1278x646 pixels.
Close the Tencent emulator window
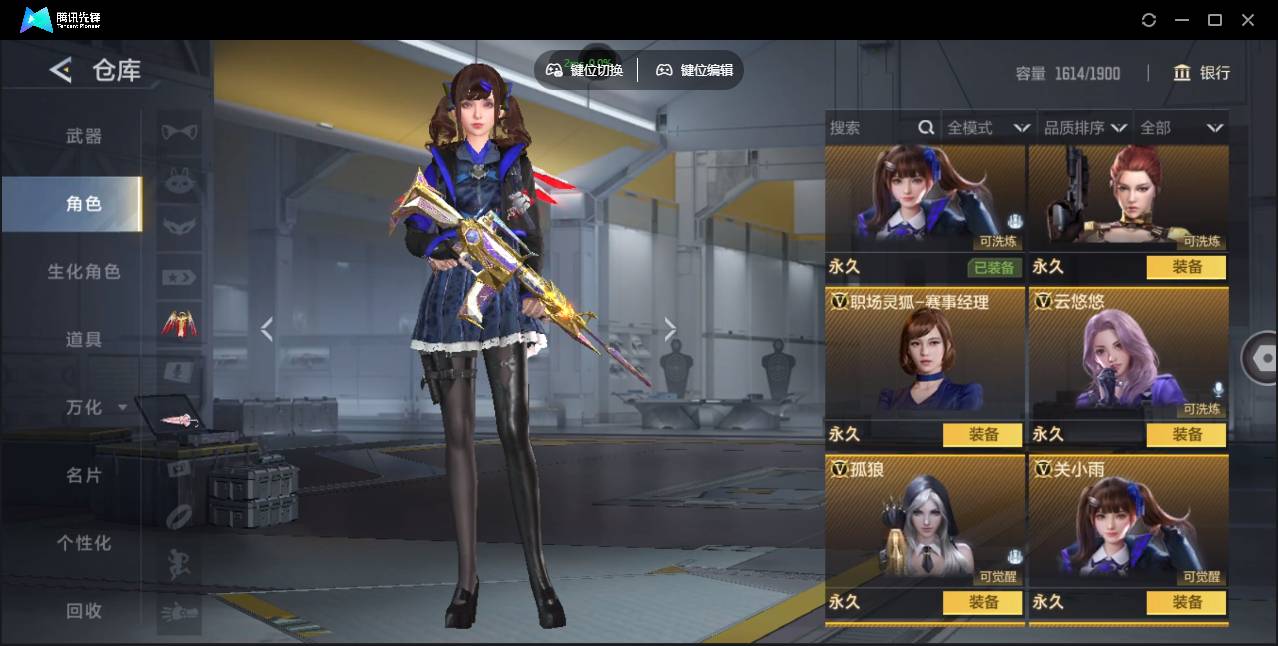[x=1248, y=20]
